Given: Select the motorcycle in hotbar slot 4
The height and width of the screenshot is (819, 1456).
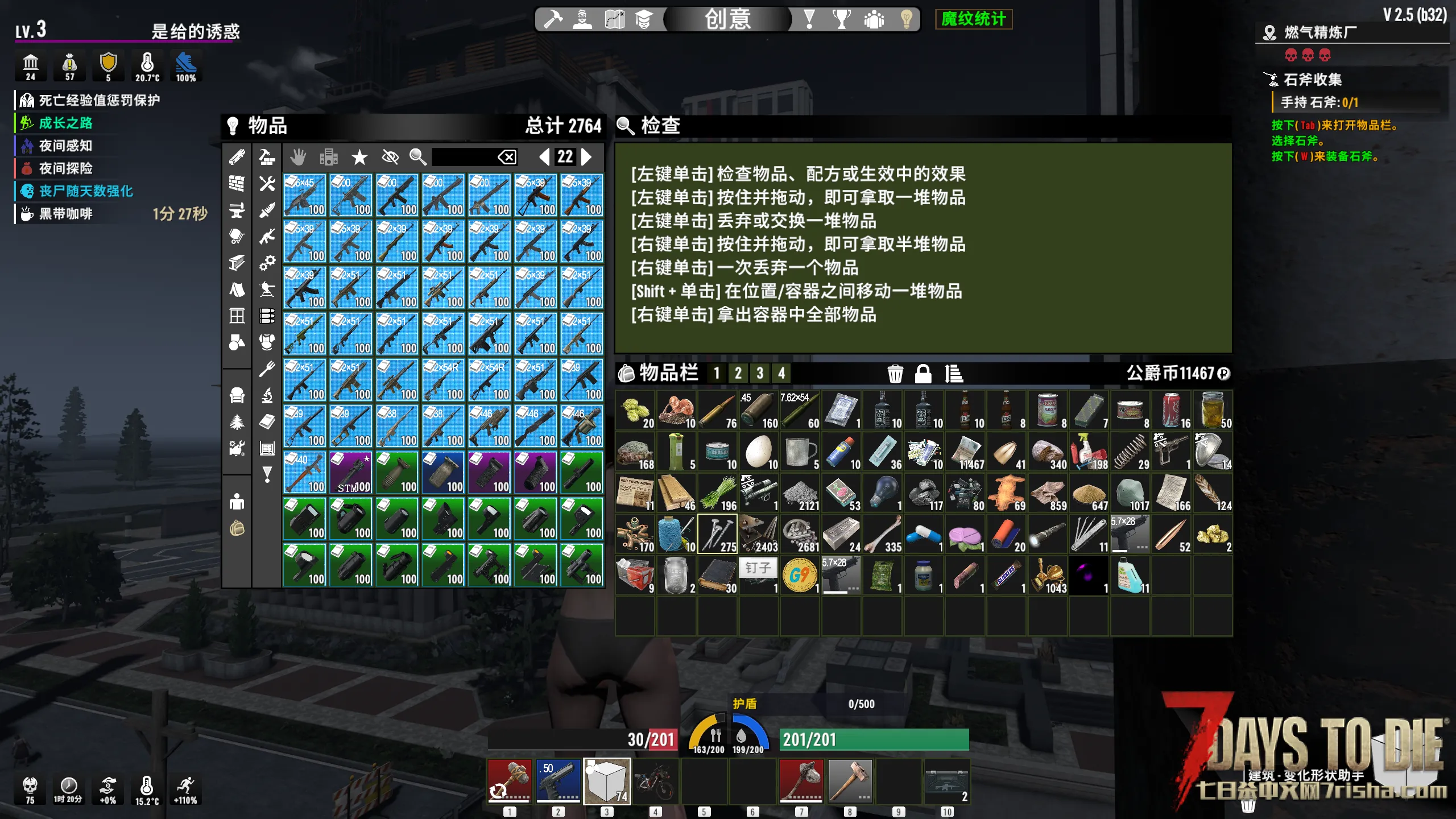Looking at the screenshot, I should [x=655, y=780].
